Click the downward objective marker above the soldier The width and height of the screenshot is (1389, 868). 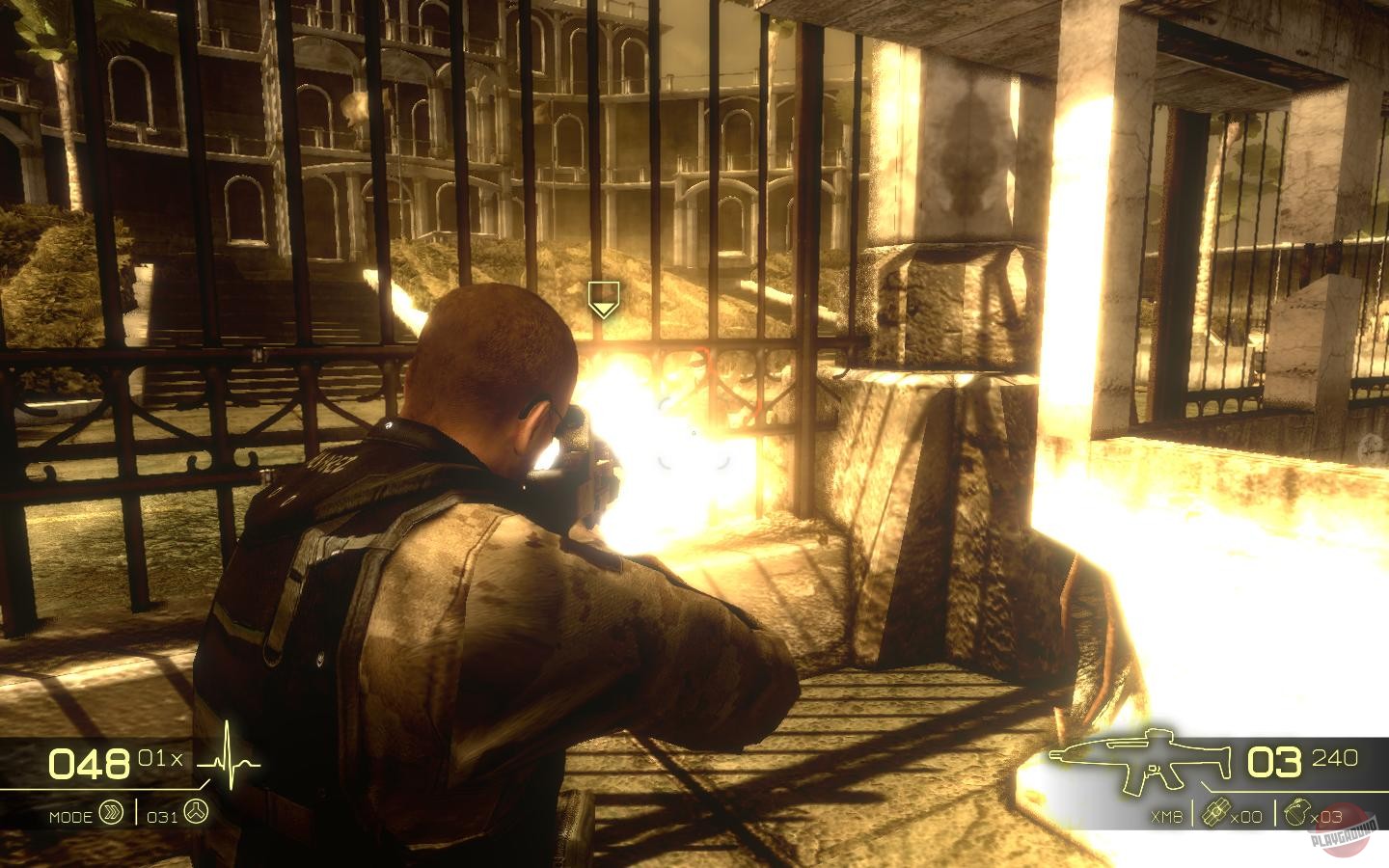604,299
